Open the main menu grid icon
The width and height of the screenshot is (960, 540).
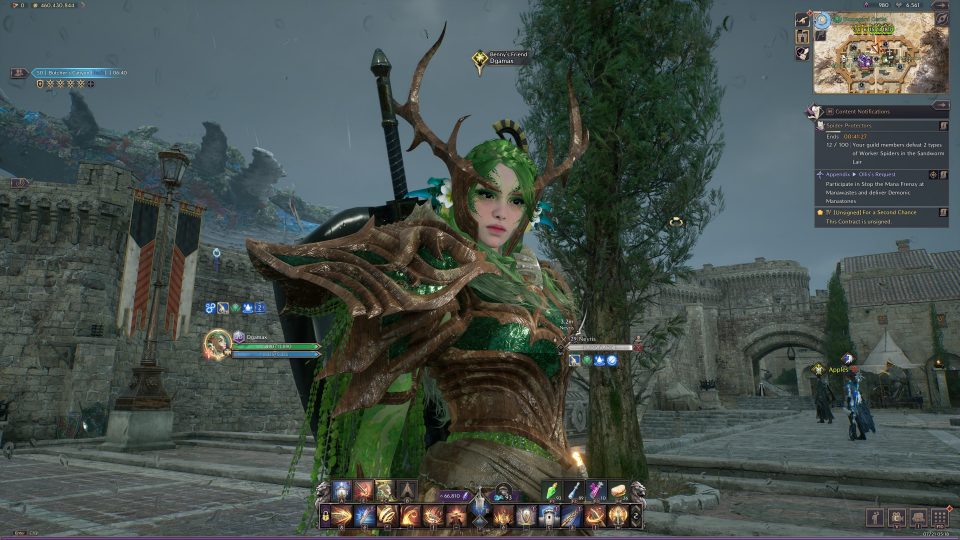coord(939,516)
